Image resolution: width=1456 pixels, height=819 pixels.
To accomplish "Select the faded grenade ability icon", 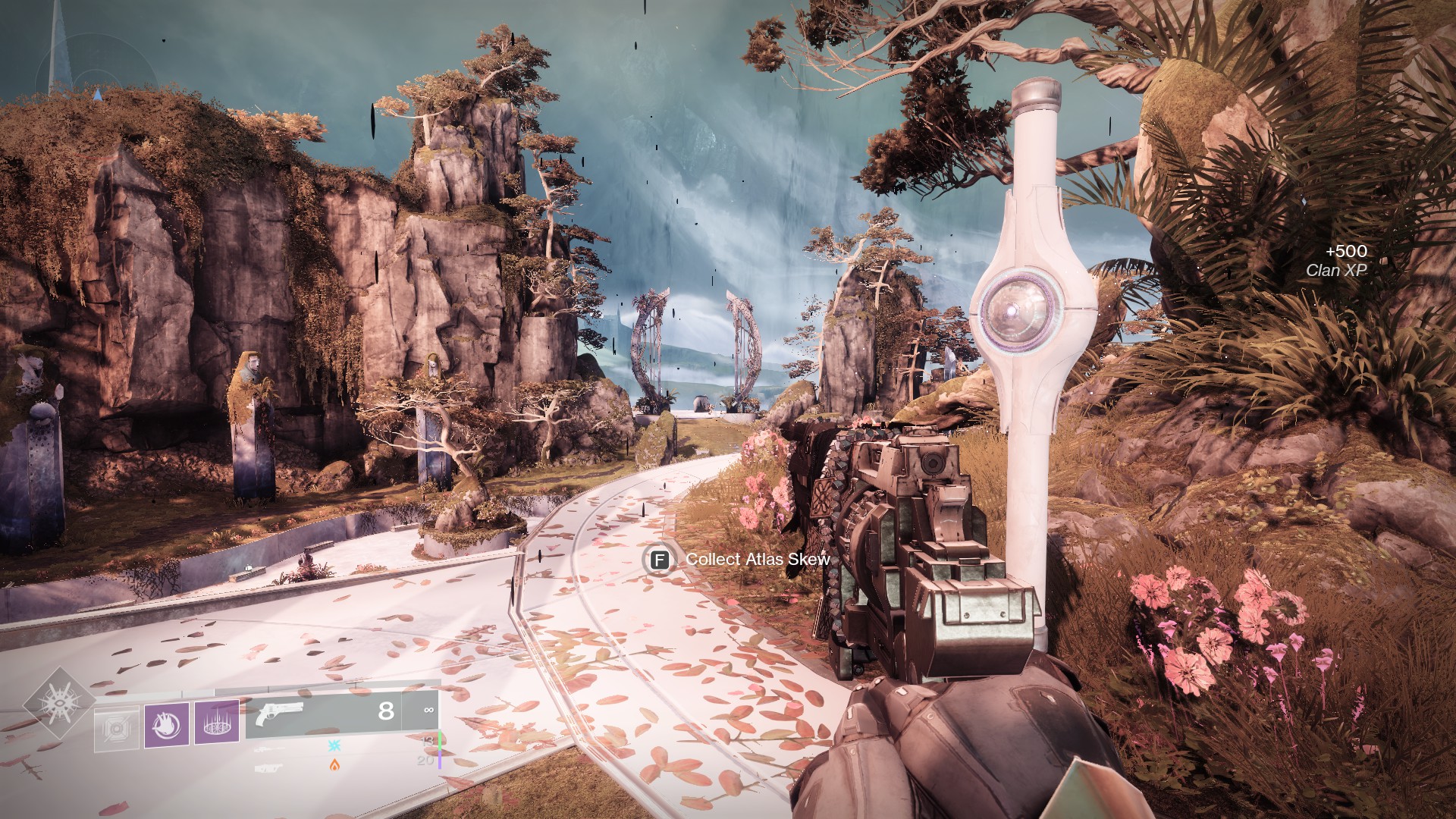I will pyautogui.click(x=117, y=730).
